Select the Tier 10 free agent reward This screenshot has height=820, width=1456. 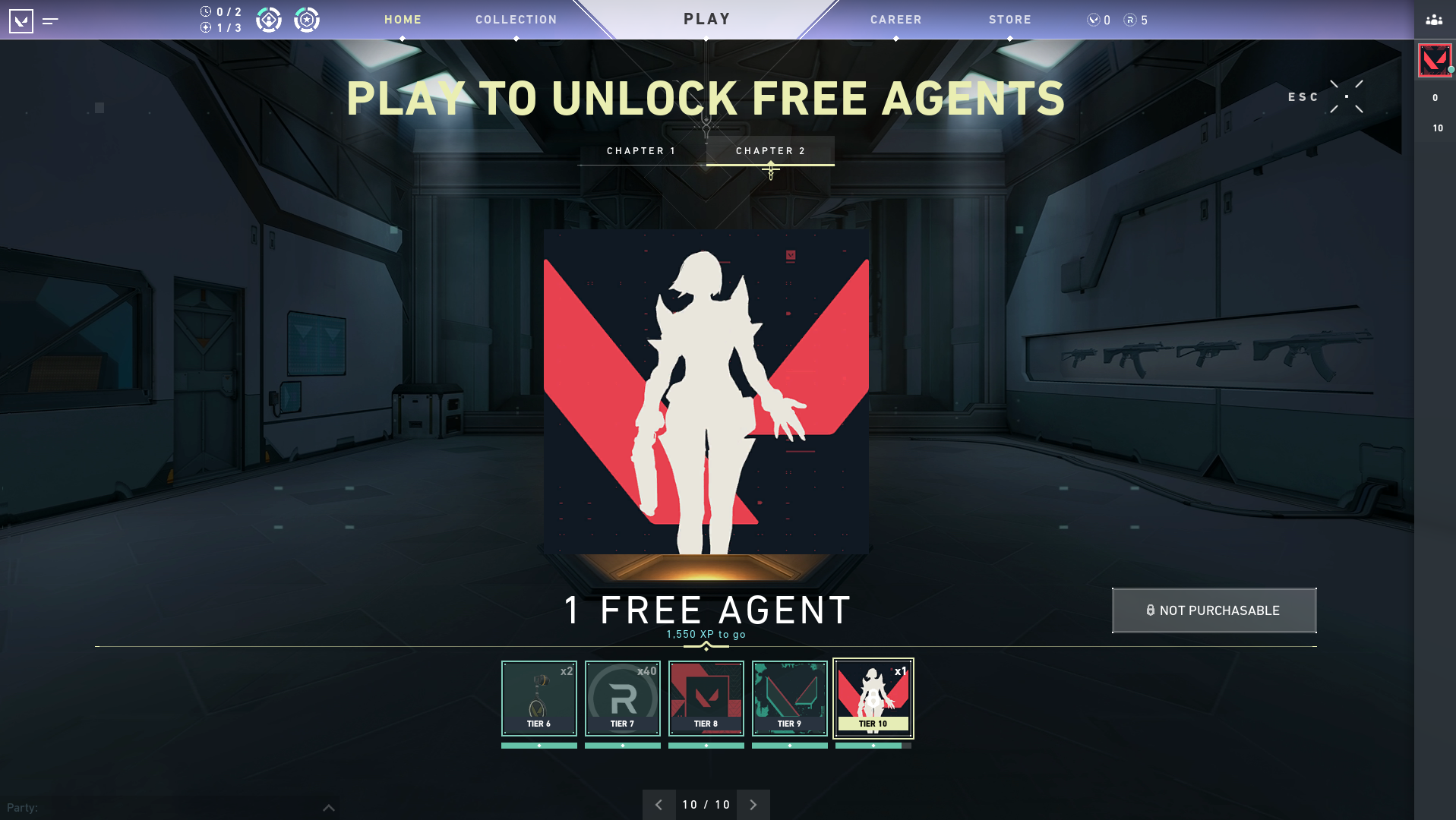873,699
